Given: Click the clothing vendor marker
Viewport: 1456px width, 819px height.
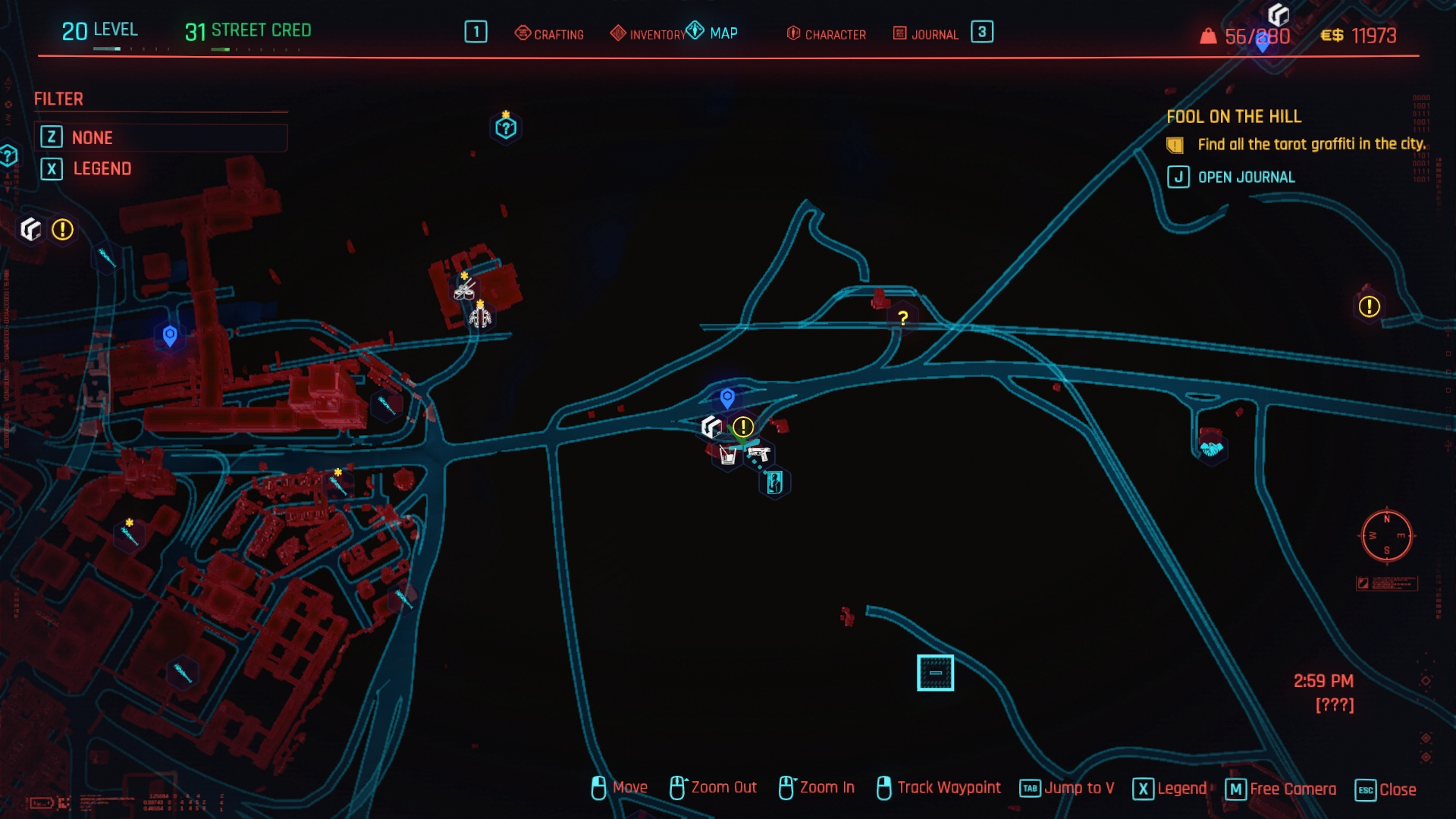Looking at the screenshot, I should tap(481, 317).
